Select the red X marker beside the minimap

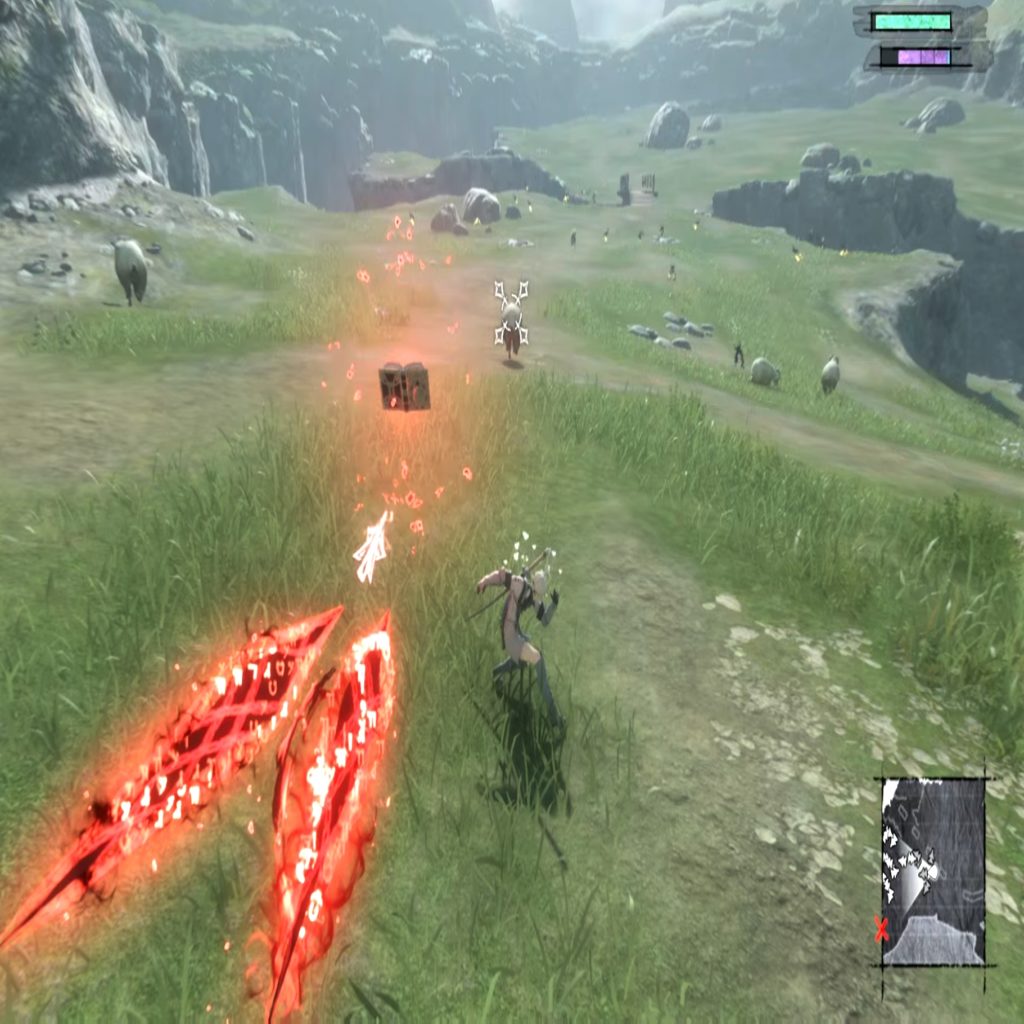pyautogui.click(x=881, y=930)
